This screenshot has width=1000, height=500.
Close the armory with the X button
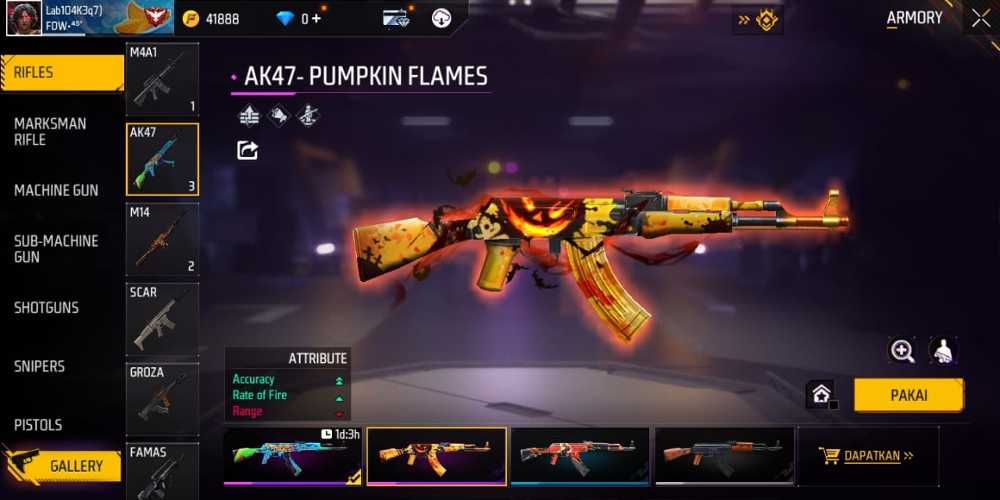click(979, 18)
